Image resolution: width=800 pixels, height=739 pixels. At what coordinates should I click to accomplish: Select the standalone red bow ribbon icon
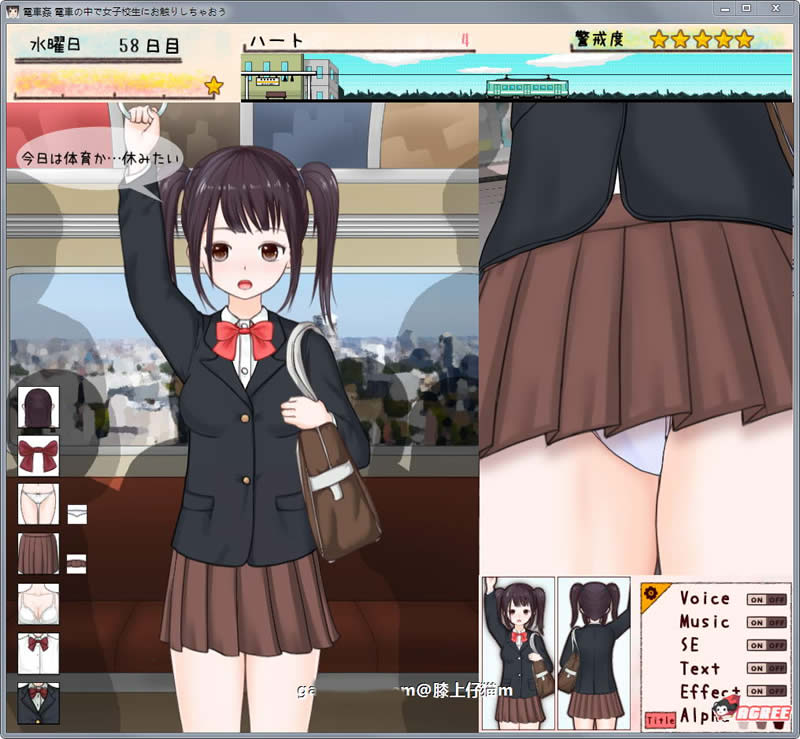pos(39,456)
